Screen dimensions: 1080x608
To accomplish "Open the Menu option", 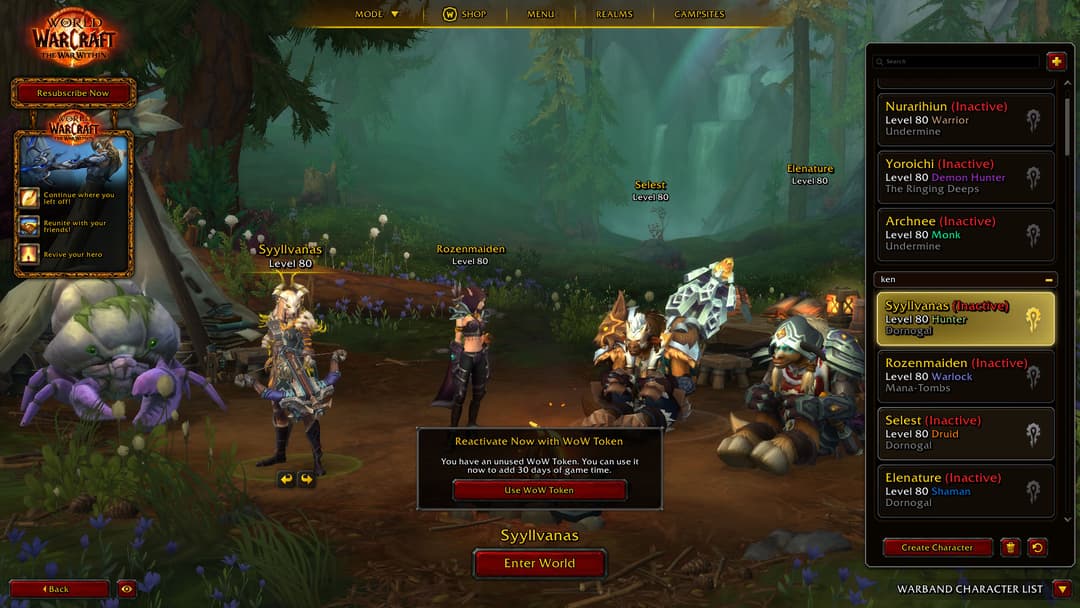I will (x=540, y=14).
